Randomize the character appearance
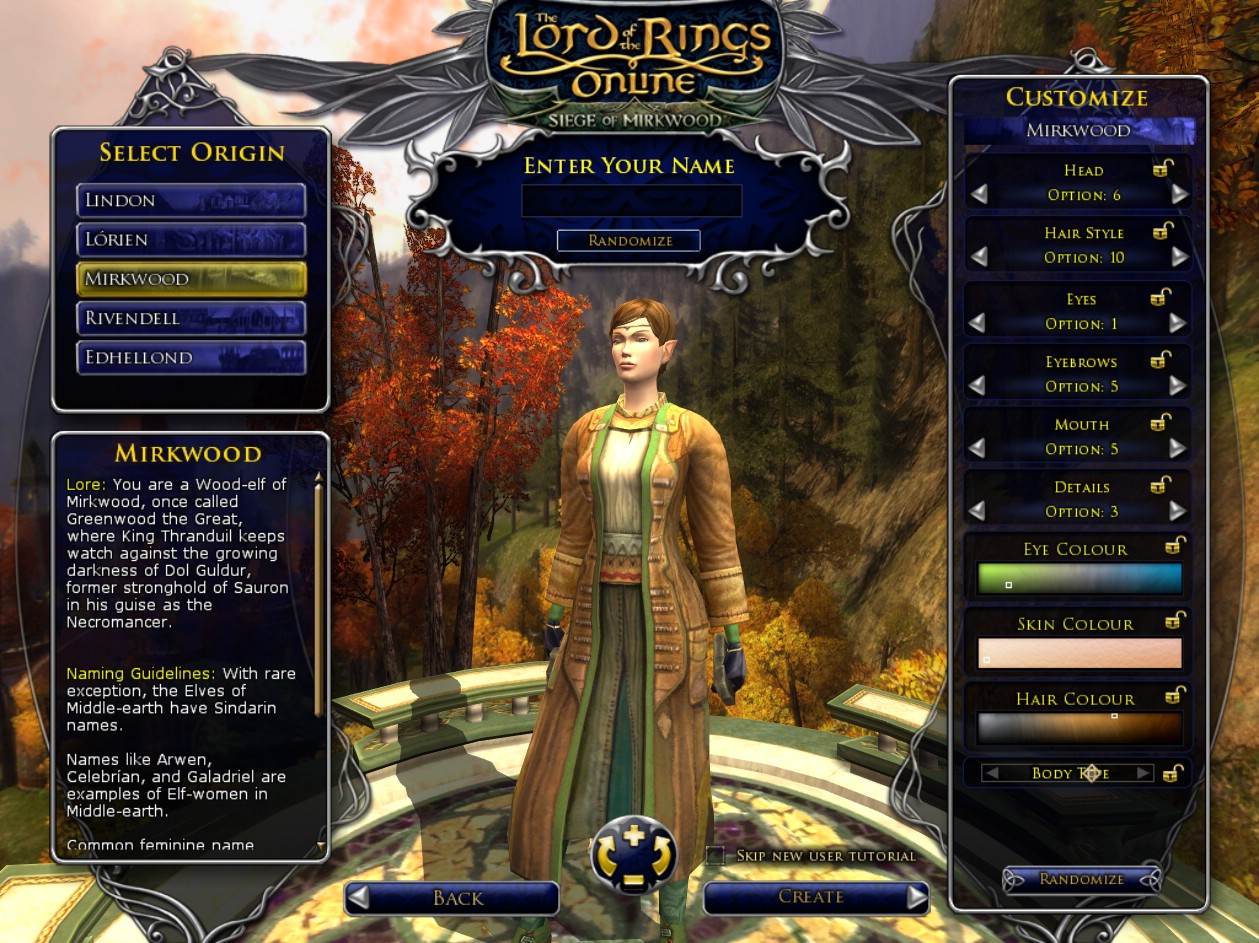The width and height of the screenshot is (1259, 943). pos(1081,879)
